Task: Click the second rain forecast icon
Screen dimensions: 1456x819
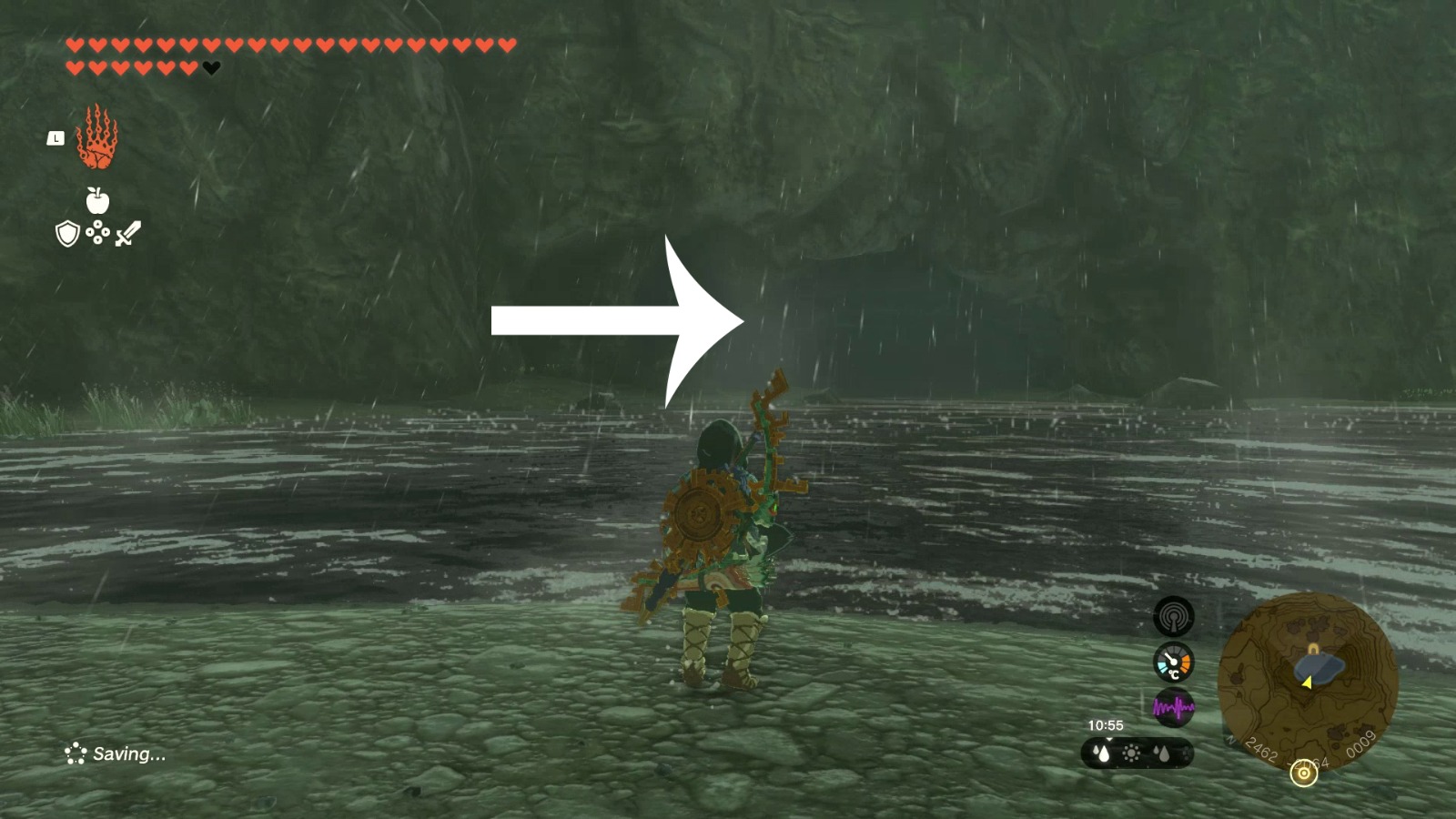Action: point(1162,753)
